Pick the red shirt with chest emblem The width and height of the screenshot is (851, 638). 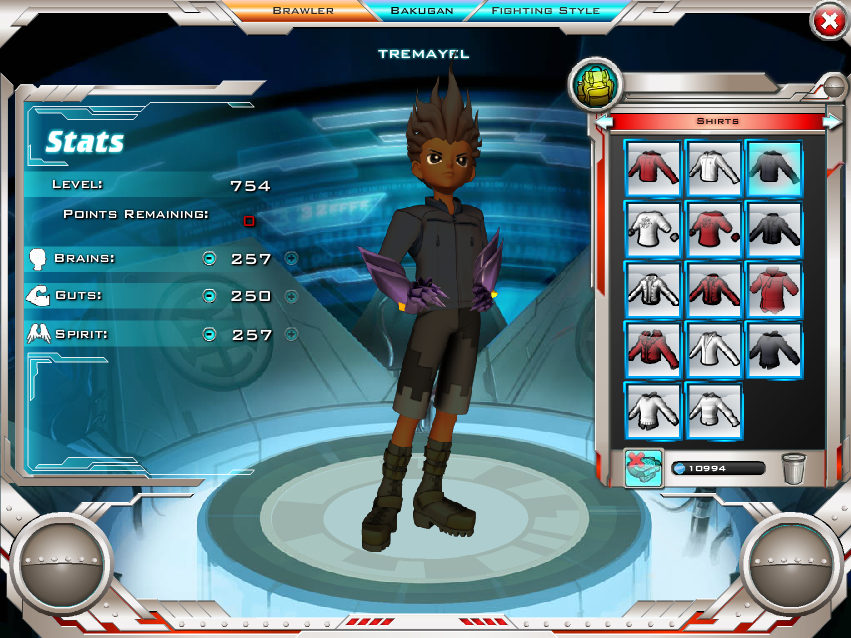coord(713,228)
